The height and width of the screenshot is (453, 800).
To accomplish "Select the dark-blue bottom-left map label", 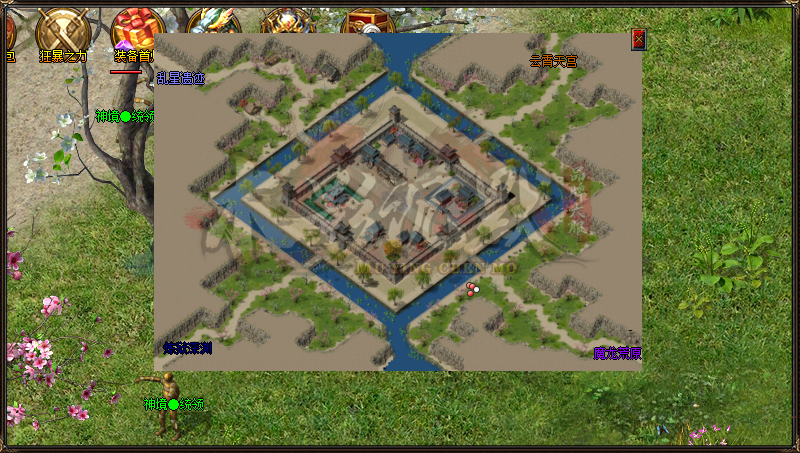I will 188,348.
